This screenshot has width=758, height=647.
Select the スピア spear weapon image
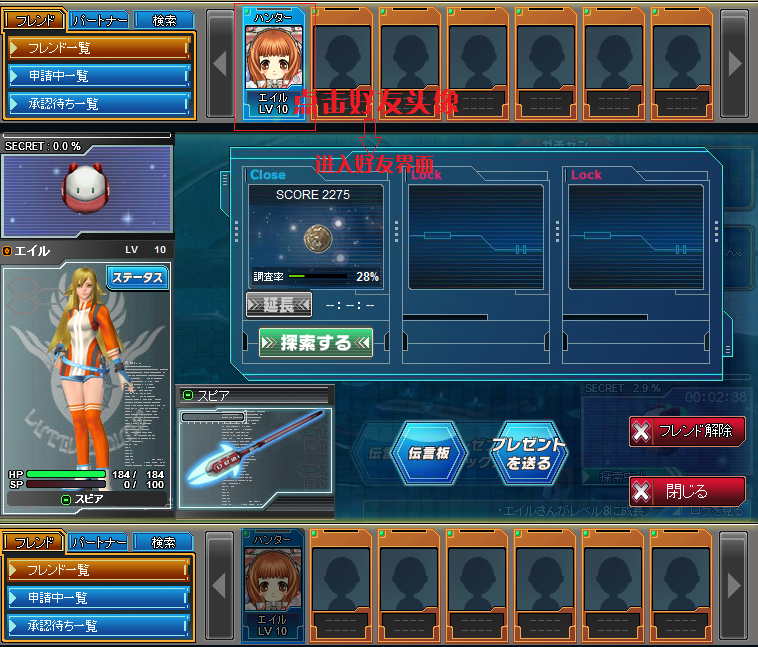255,449
